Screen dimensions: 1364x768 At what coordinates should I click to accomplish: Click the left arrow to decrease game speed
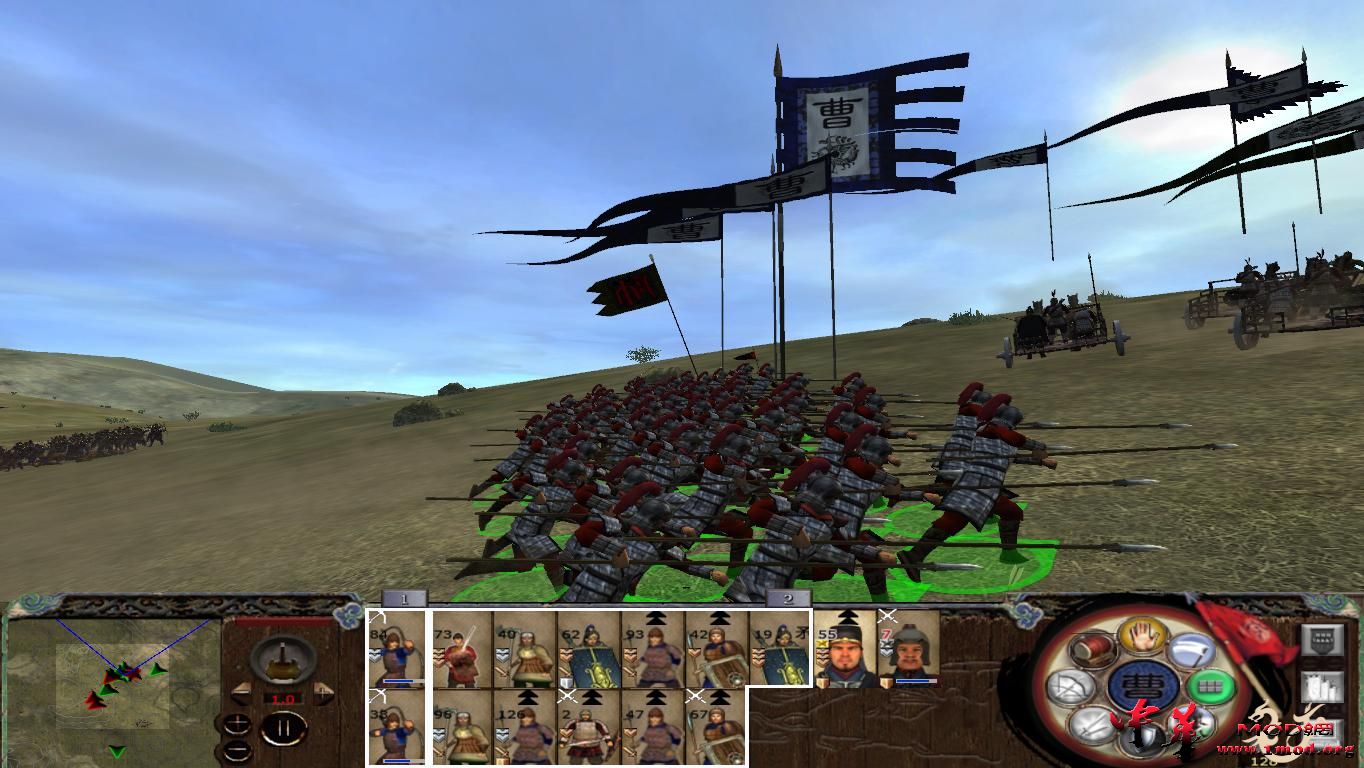(241, 691)
